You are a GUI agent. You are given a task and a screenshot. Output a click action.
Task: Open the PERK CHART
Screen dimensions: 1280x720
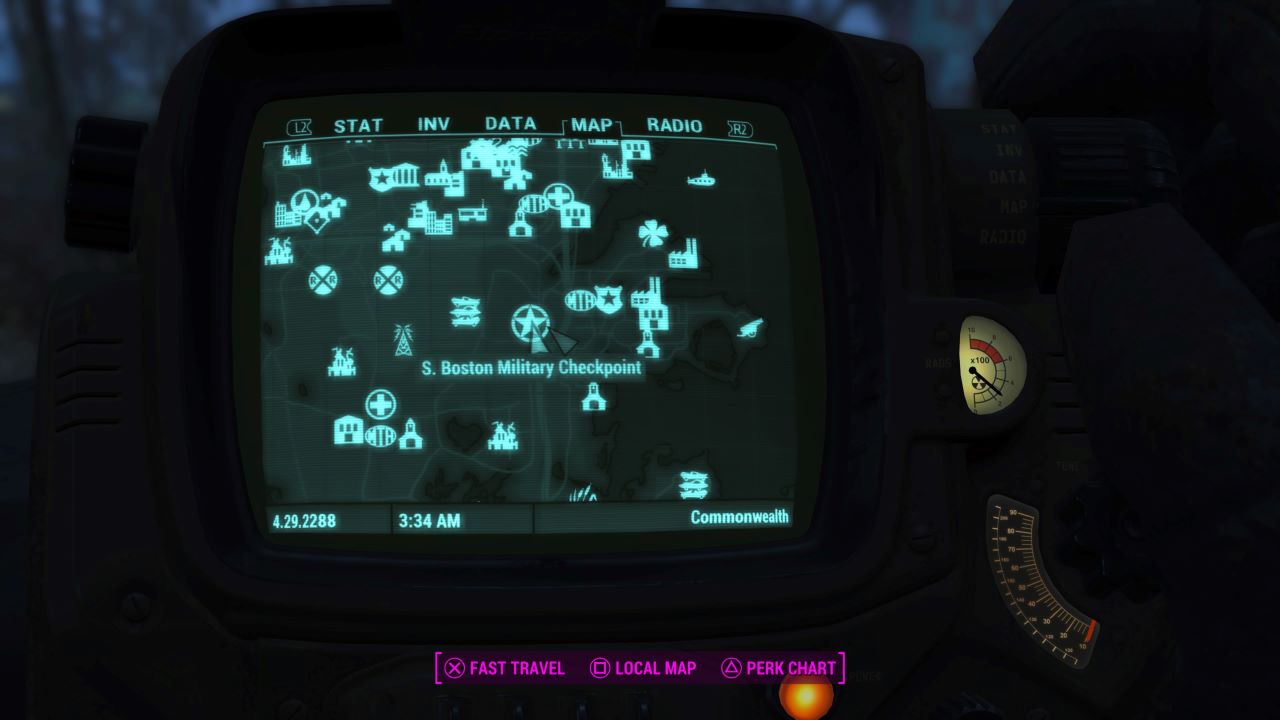[783, 668]
